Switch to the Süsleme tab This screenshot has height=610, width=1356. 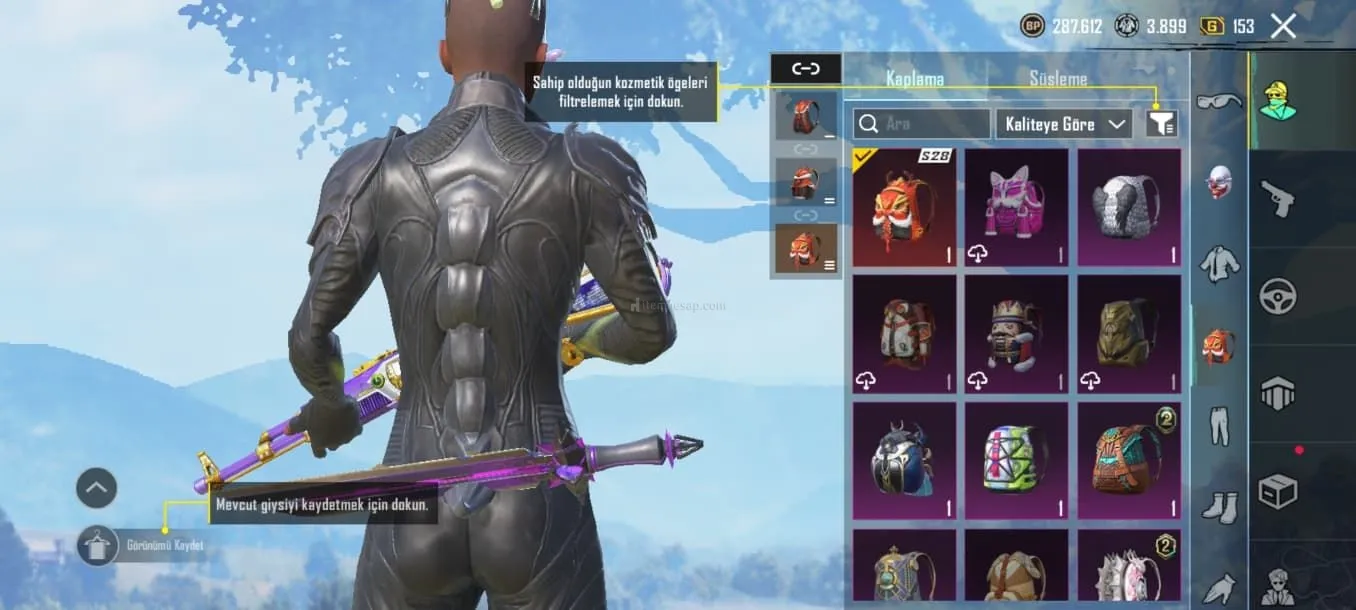click(1058, 78)
